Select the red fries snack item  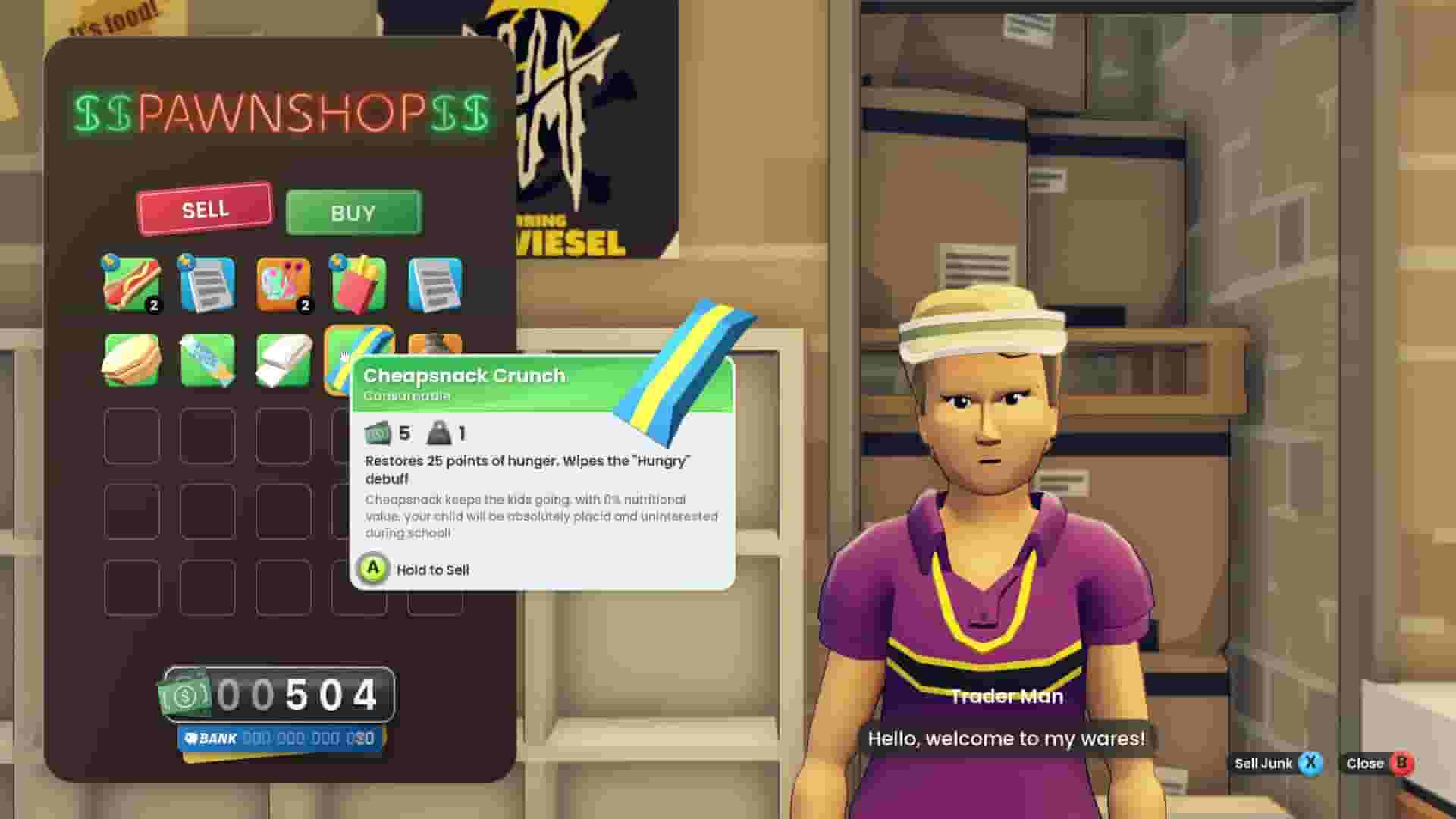point(357,284)
